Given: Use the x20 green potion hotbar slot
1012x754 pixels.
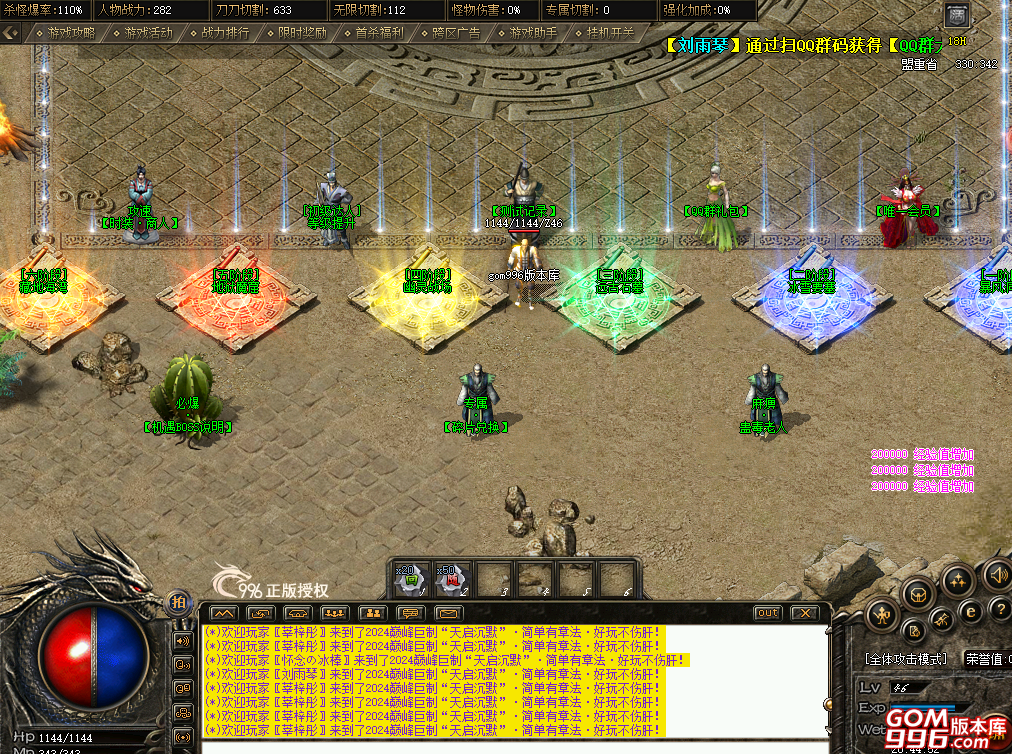Looking at the screenshot, I should click(411, 579).
